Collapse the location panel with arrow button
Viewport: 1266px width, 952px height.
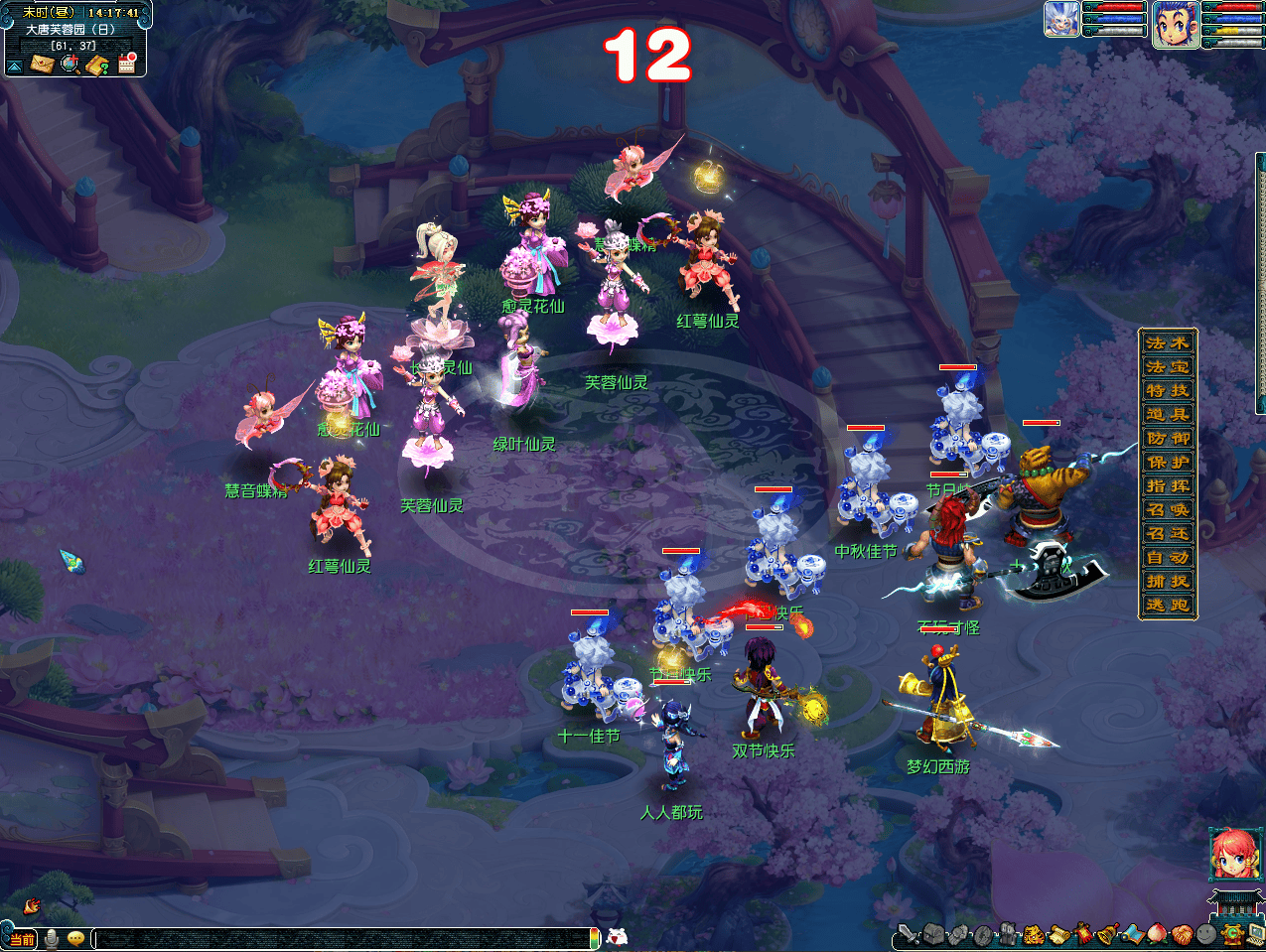point(15,67)
